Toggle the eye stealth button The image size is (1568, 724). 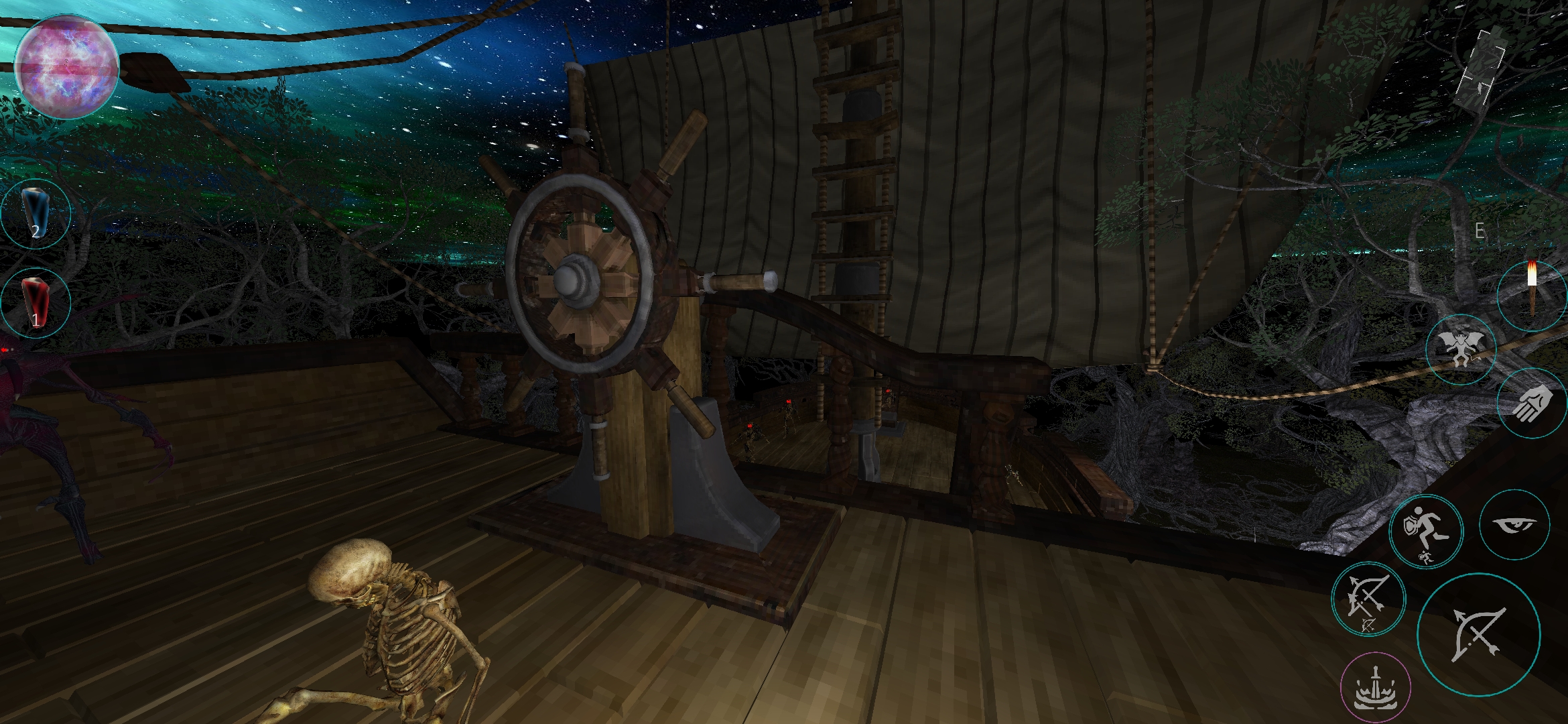click(1515, 525)
